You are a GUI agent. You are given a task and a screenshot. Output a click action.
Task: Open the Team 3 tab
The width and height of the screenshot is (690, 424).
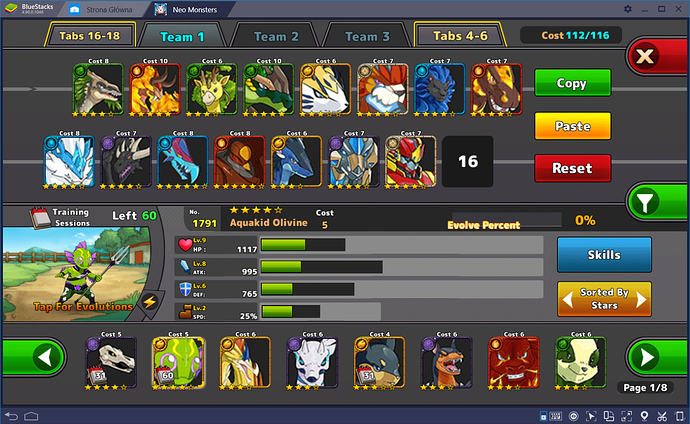click(367, 36)
